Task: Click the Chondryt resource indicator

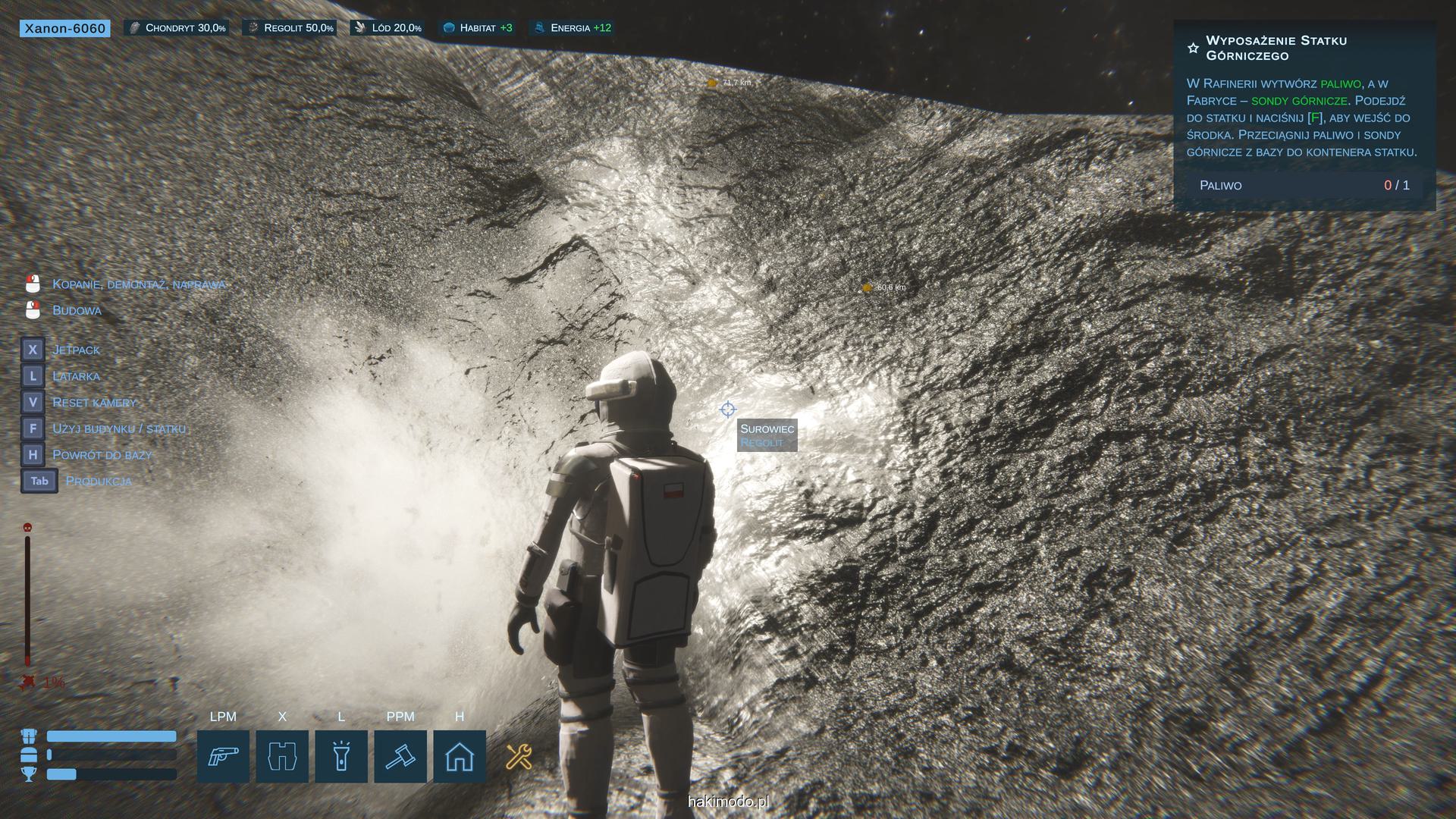Action: tap(177, 28)
